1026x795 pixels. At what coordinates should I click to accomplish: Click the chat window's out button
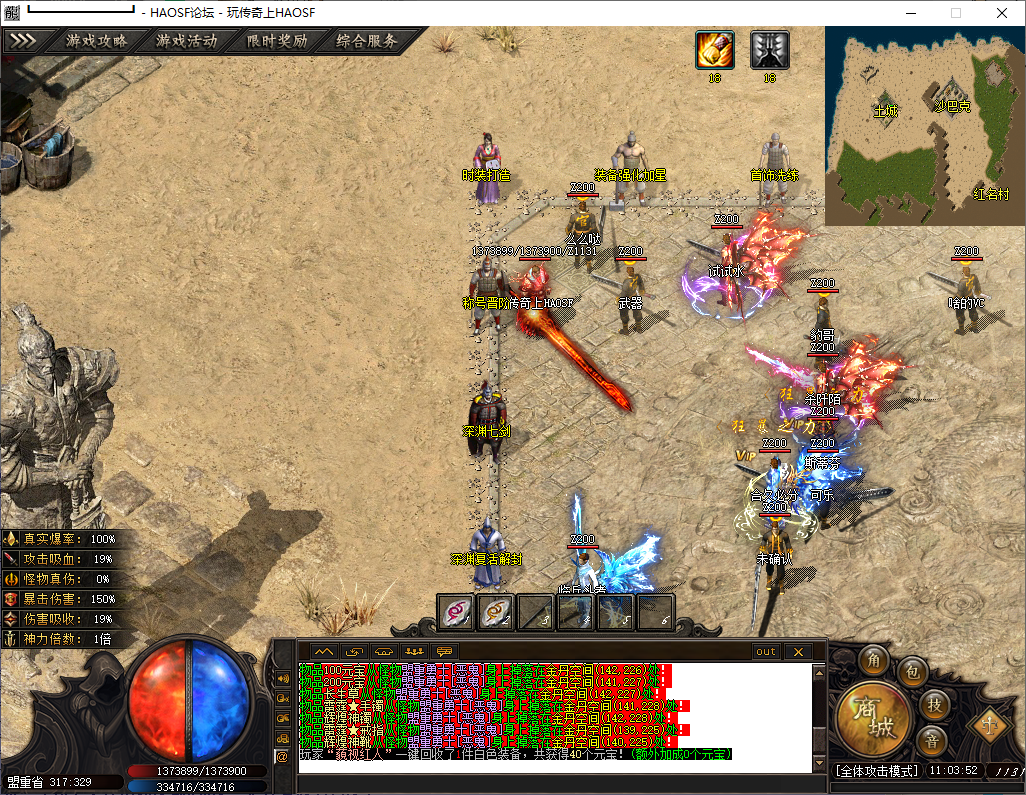coord(765,652)
